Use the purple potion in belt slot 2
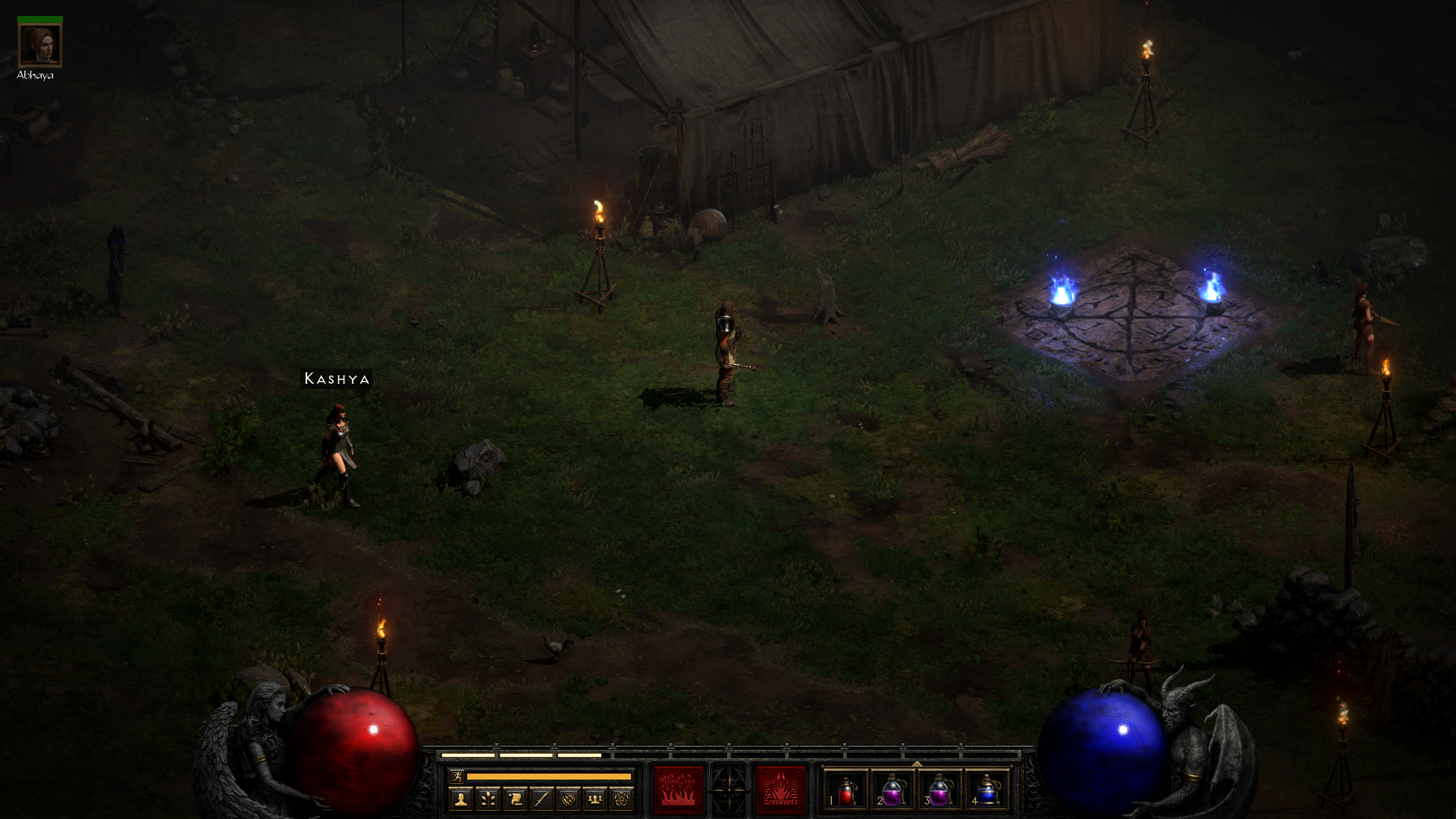 (x=893, y=791)
